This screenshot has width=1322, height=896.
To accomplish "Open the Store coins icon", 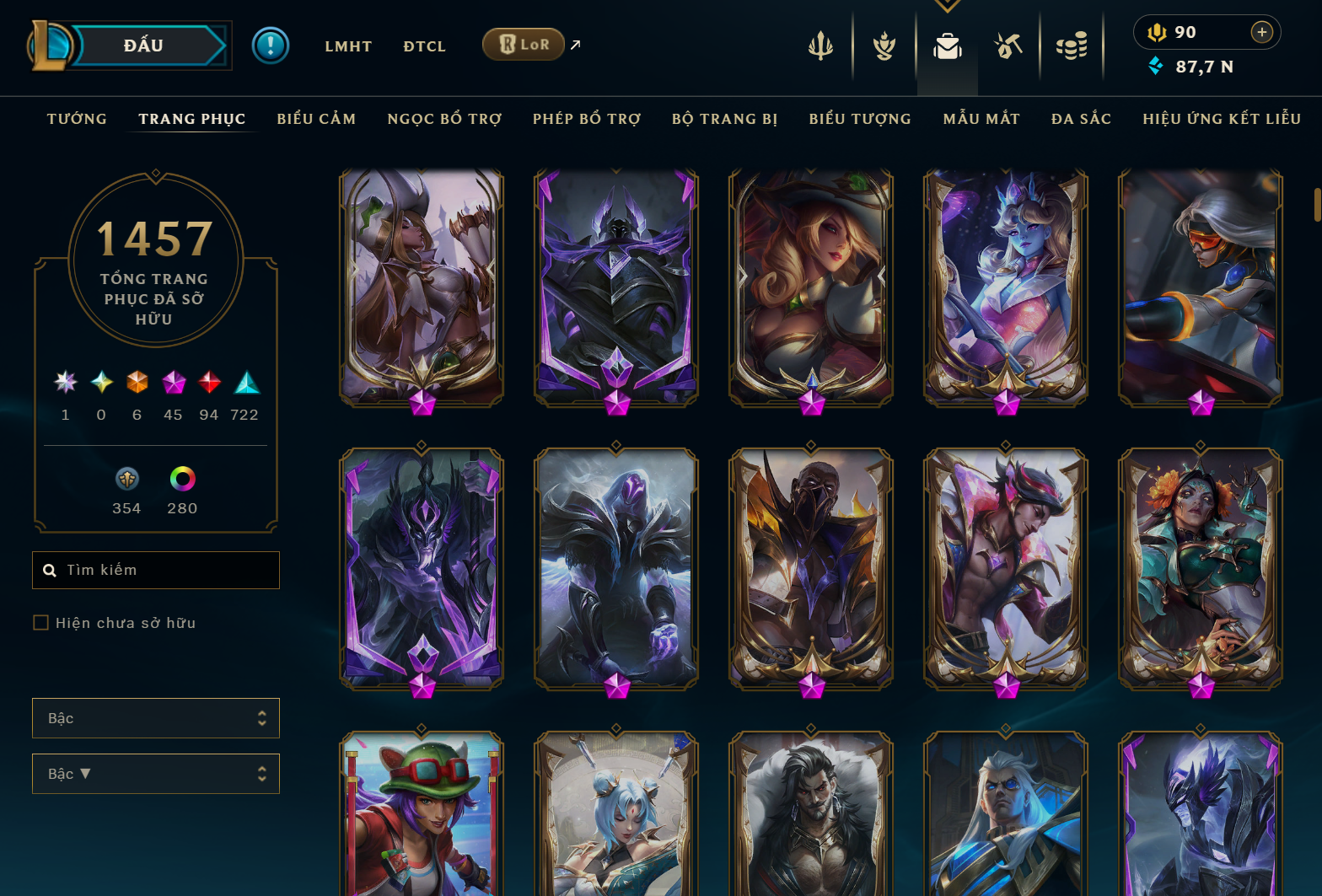I will [1072, 47].
